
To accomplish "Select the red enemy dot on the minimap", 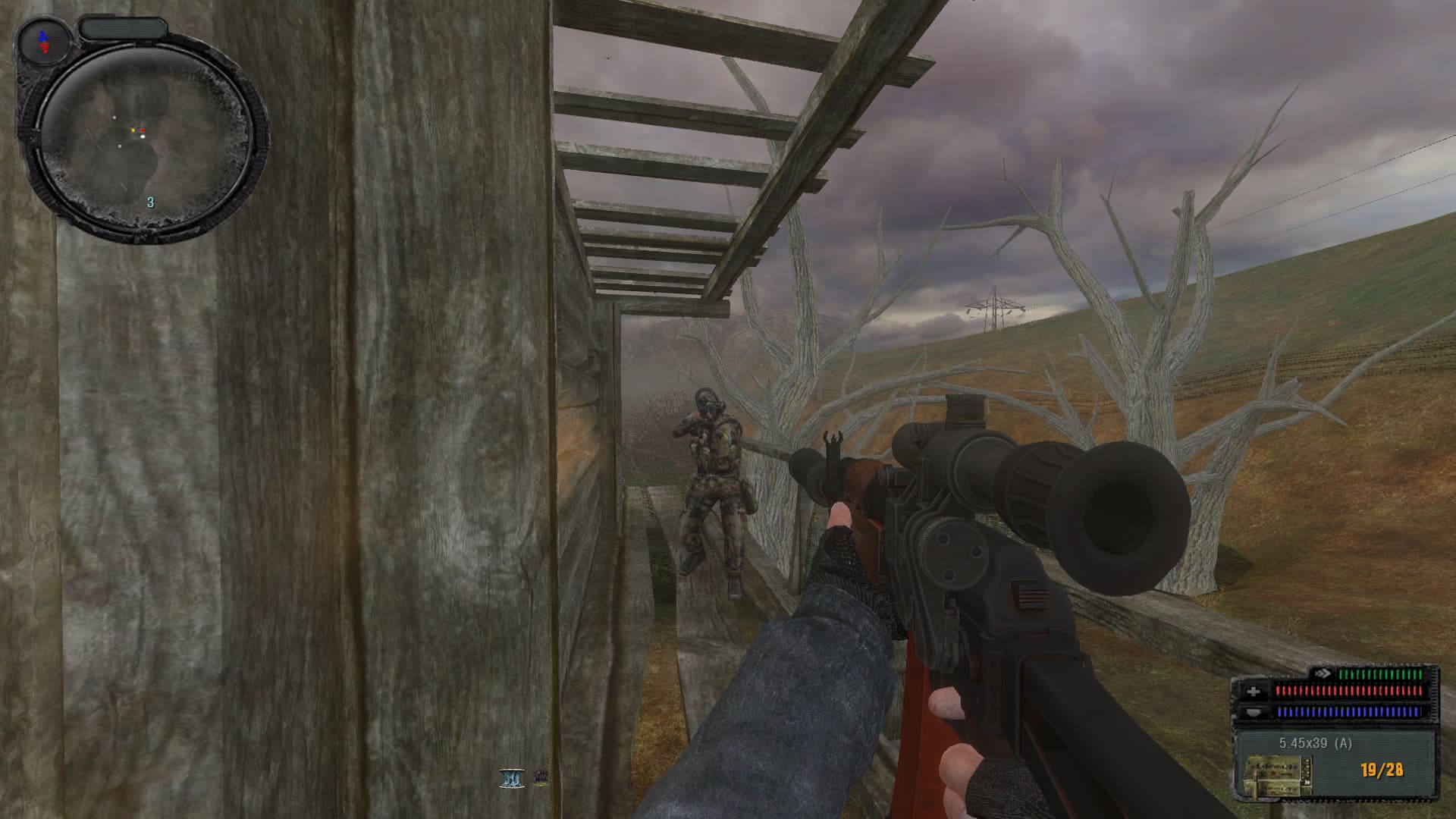I will click(142, 131).
